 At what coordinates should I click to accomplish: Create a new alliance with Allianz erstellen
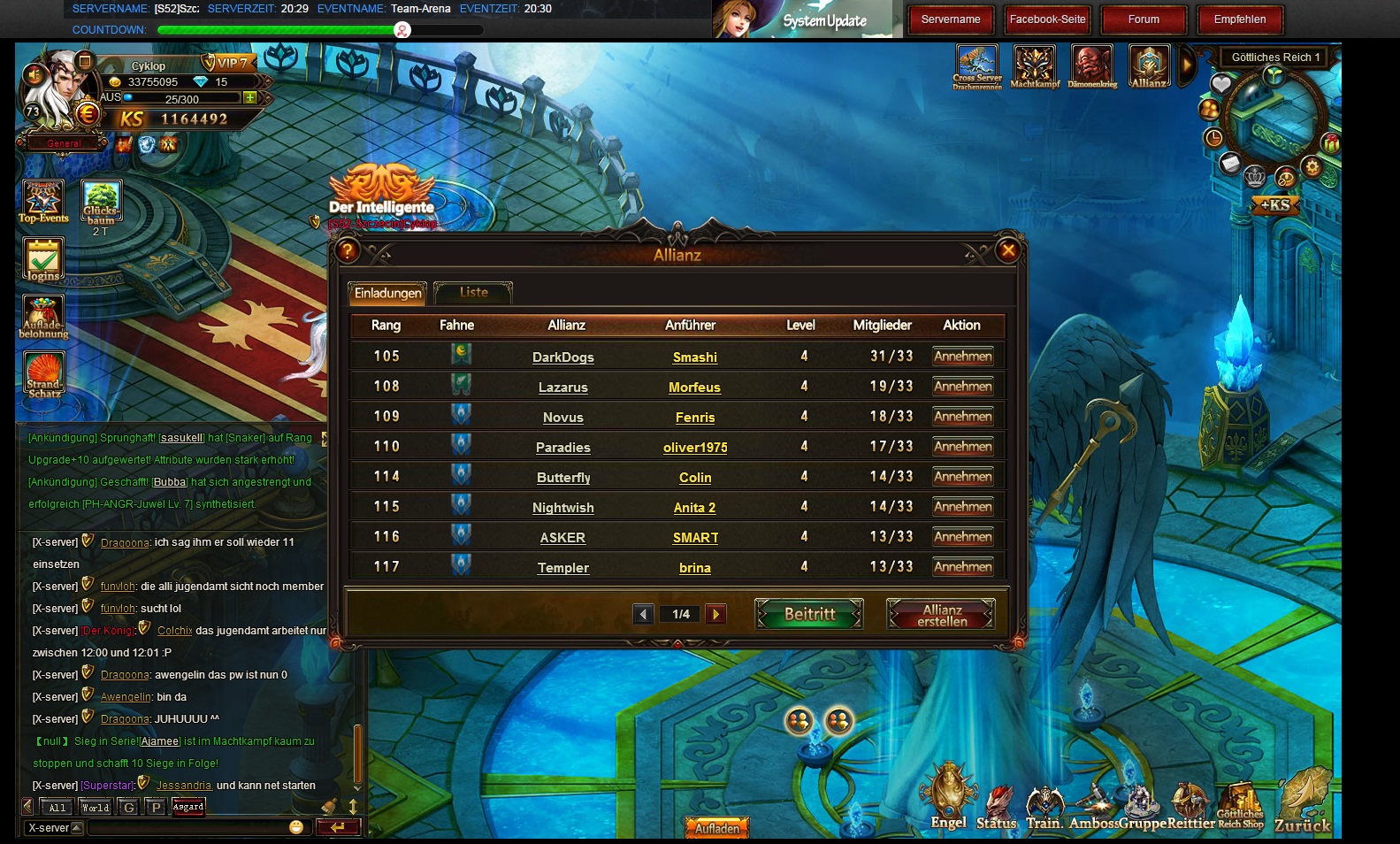(x=941, y=615)
